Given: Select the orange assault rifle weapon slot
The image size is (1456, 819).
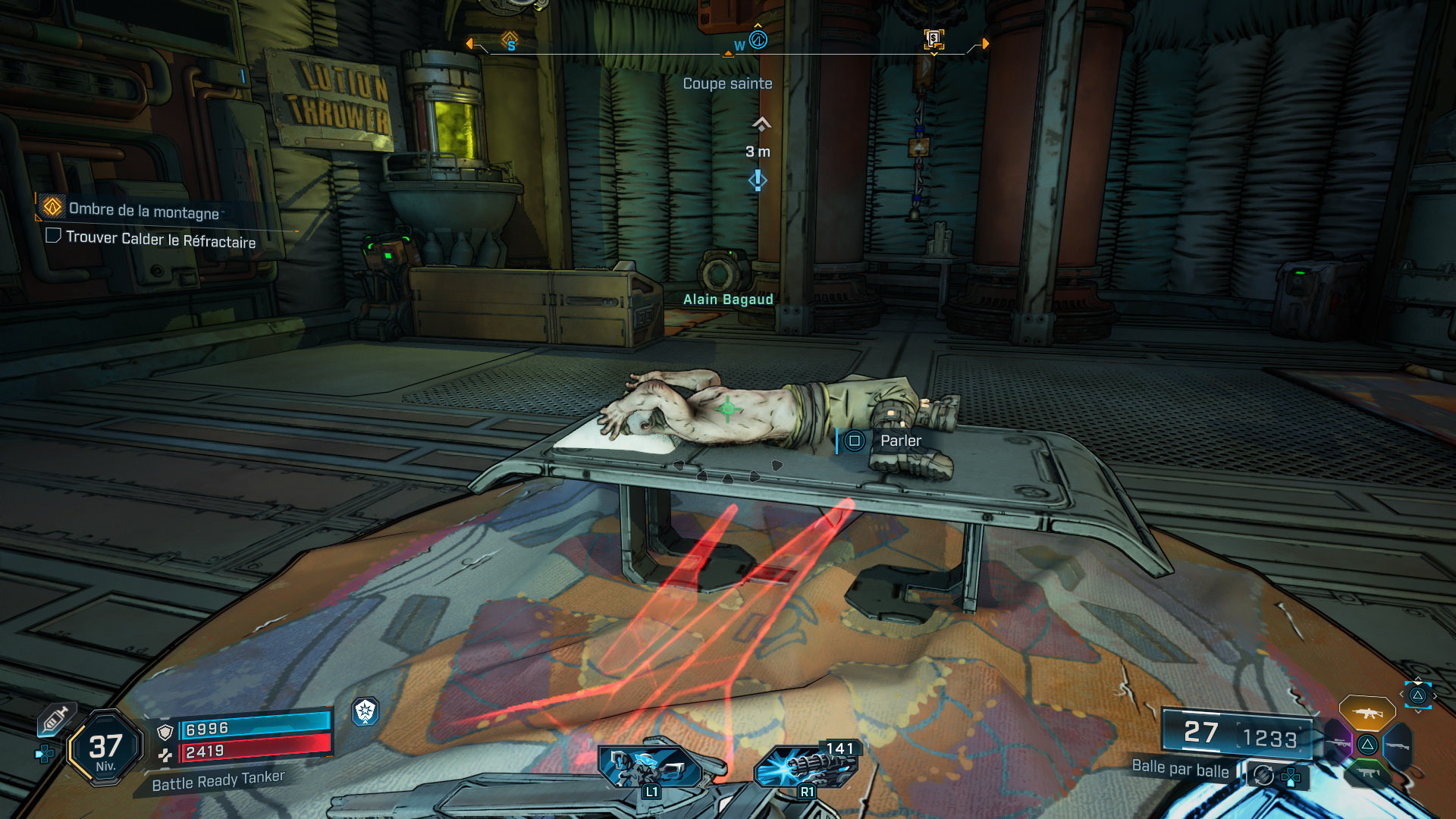Looking at the screenshot, I should pyautogui.click(x=1367, y=713).
